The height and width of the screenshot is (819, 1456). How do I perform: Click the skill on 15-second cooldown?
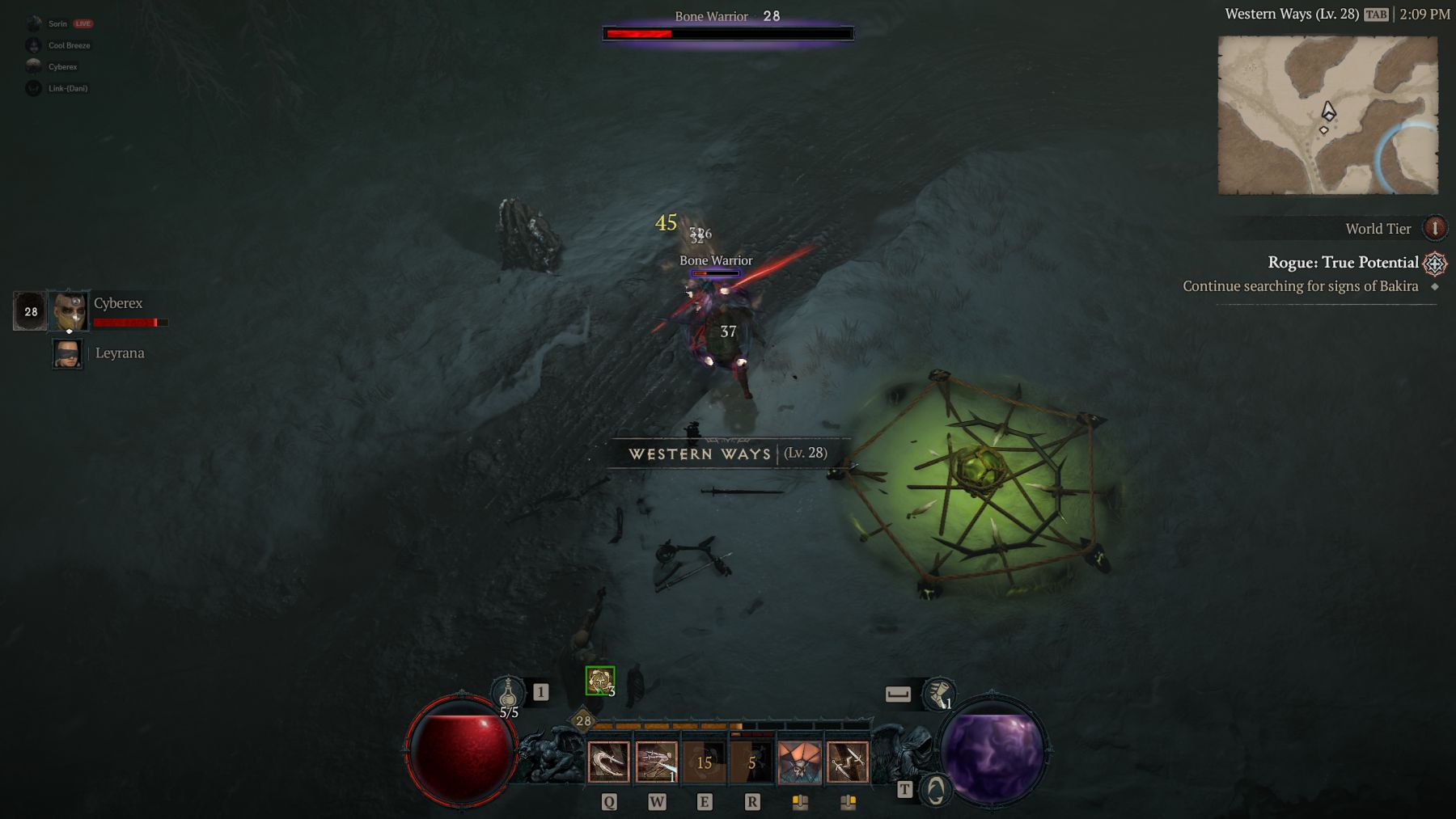[704, 762]
